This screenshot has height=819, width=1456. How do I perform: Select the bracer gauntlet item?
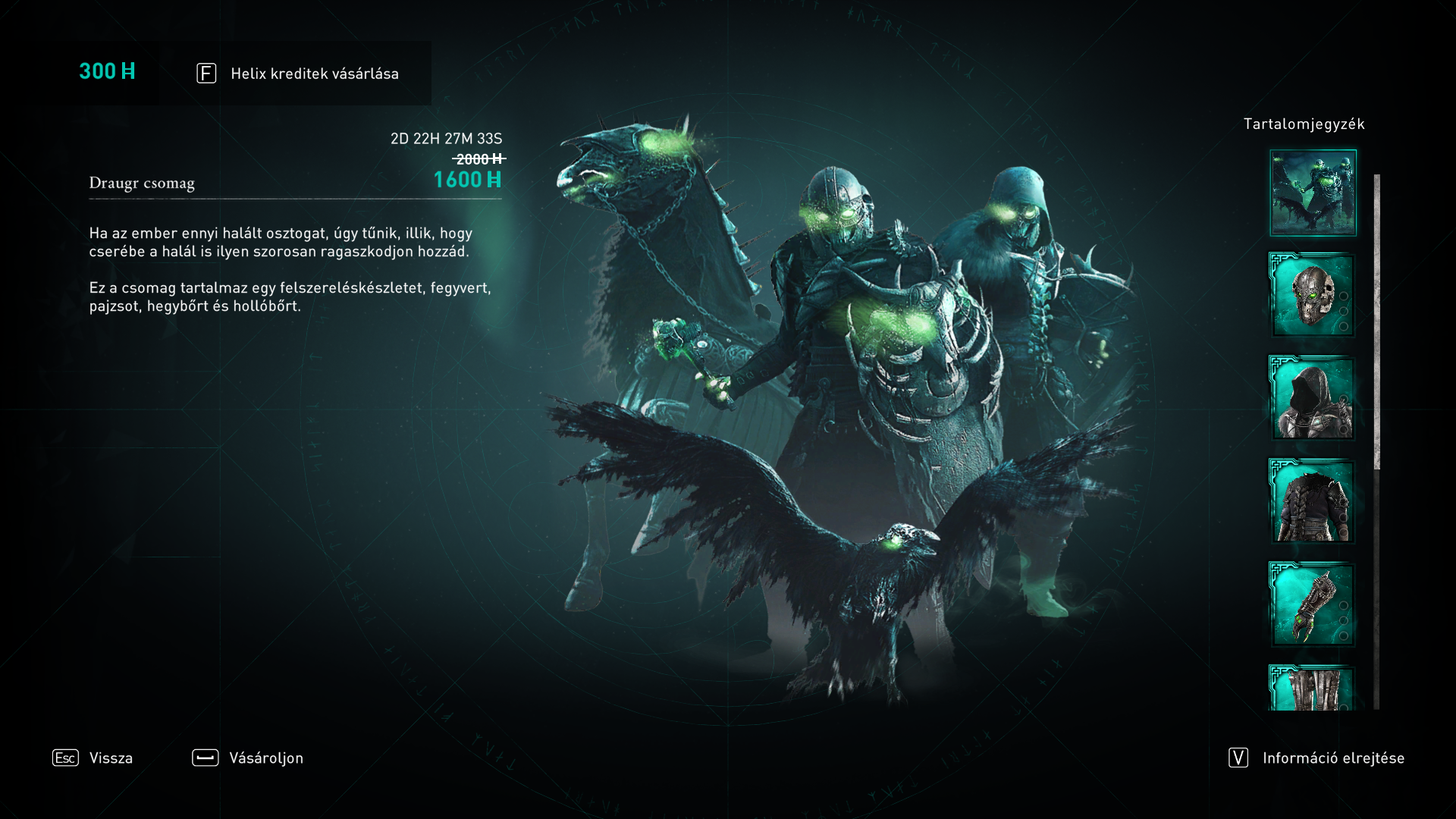[1312, 604]
